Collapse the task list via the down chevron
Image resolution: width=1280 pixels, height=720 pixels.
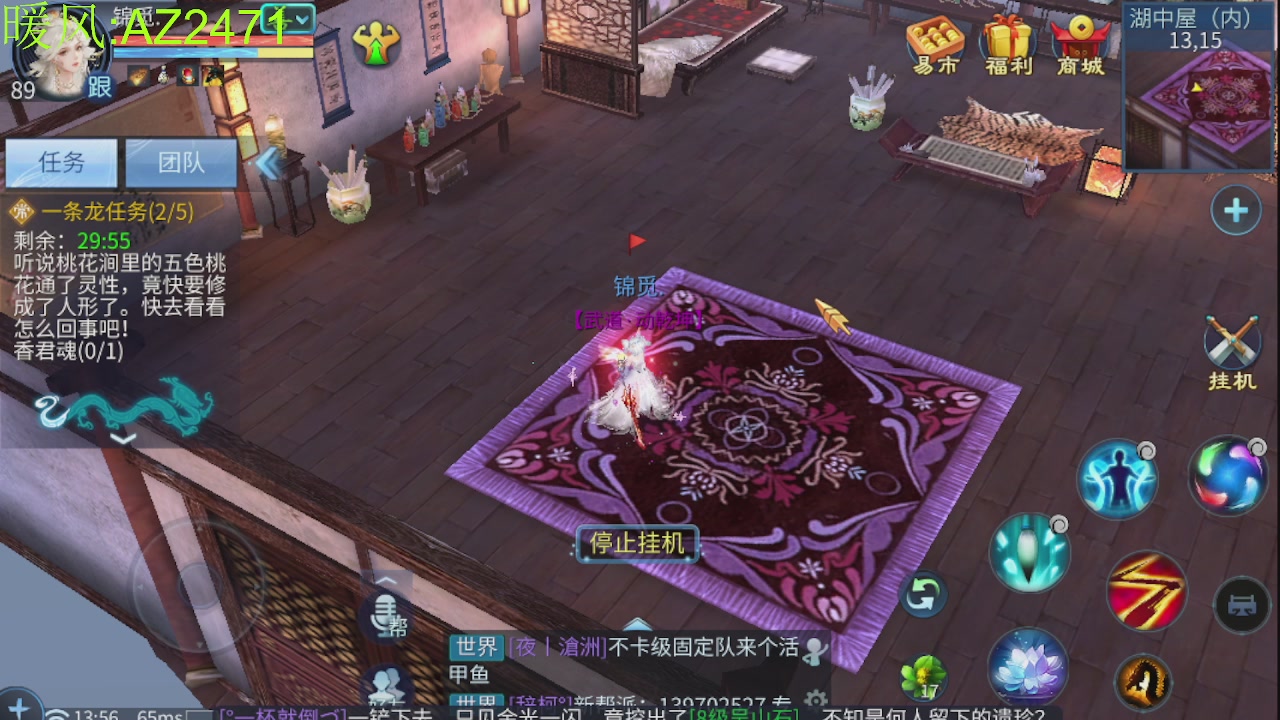click(x=122, y=437)
